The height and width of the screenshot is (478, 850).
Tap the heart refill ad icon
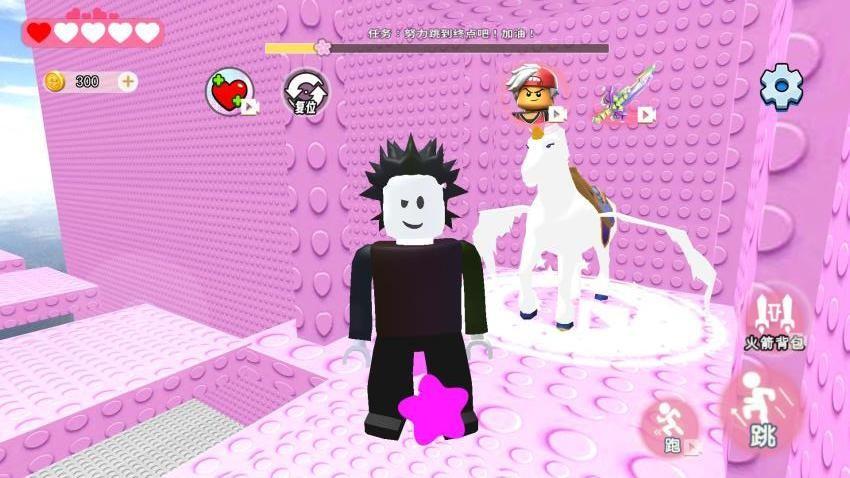coord(229,93)
